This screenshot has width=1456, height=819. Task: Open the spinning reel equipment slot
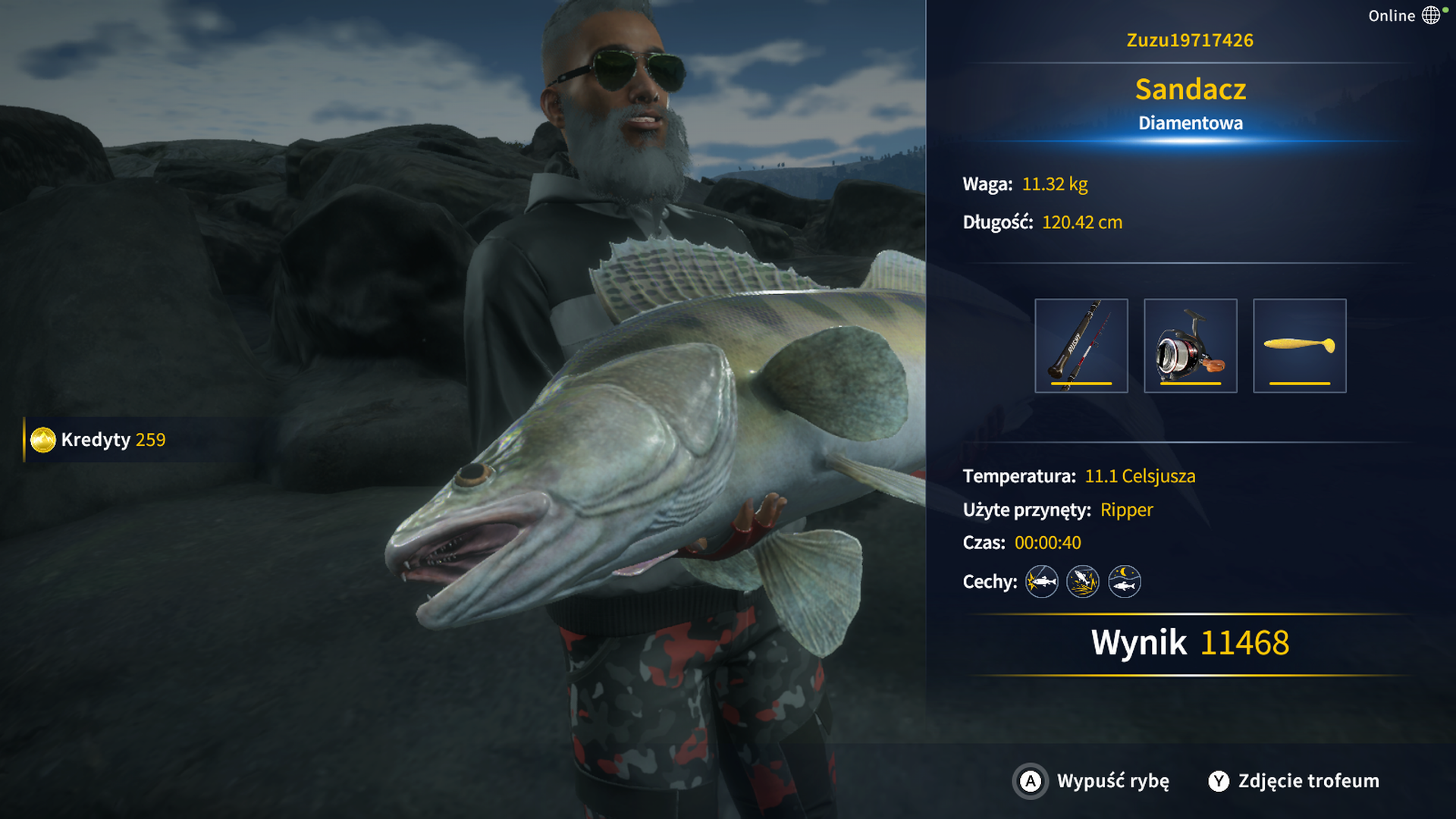(x=1190, y=346)
